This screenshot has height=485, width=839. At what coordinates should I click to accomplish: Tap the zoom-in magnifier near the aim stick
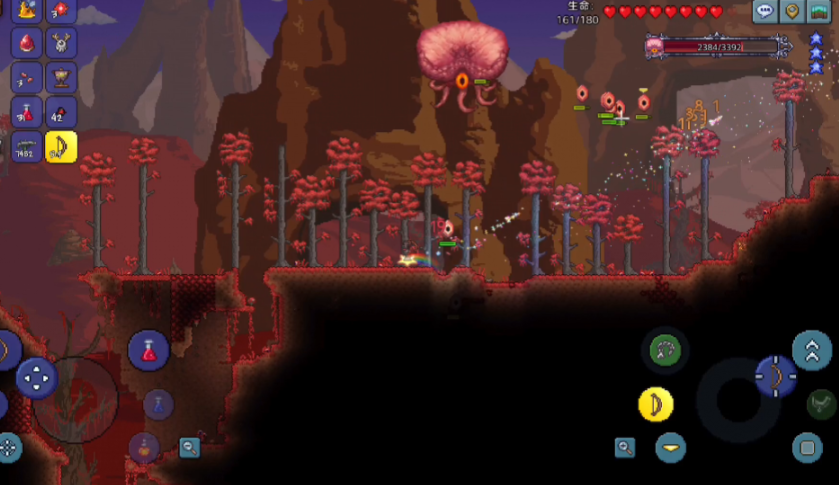point(625,447)
